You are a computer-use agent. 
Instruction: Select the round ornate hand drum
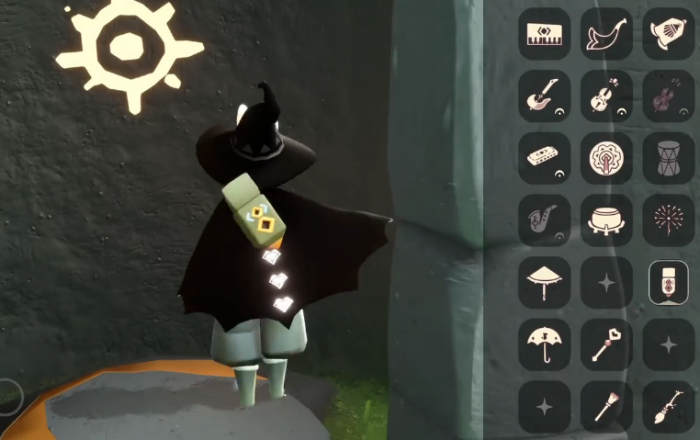[x=606, y=158]
